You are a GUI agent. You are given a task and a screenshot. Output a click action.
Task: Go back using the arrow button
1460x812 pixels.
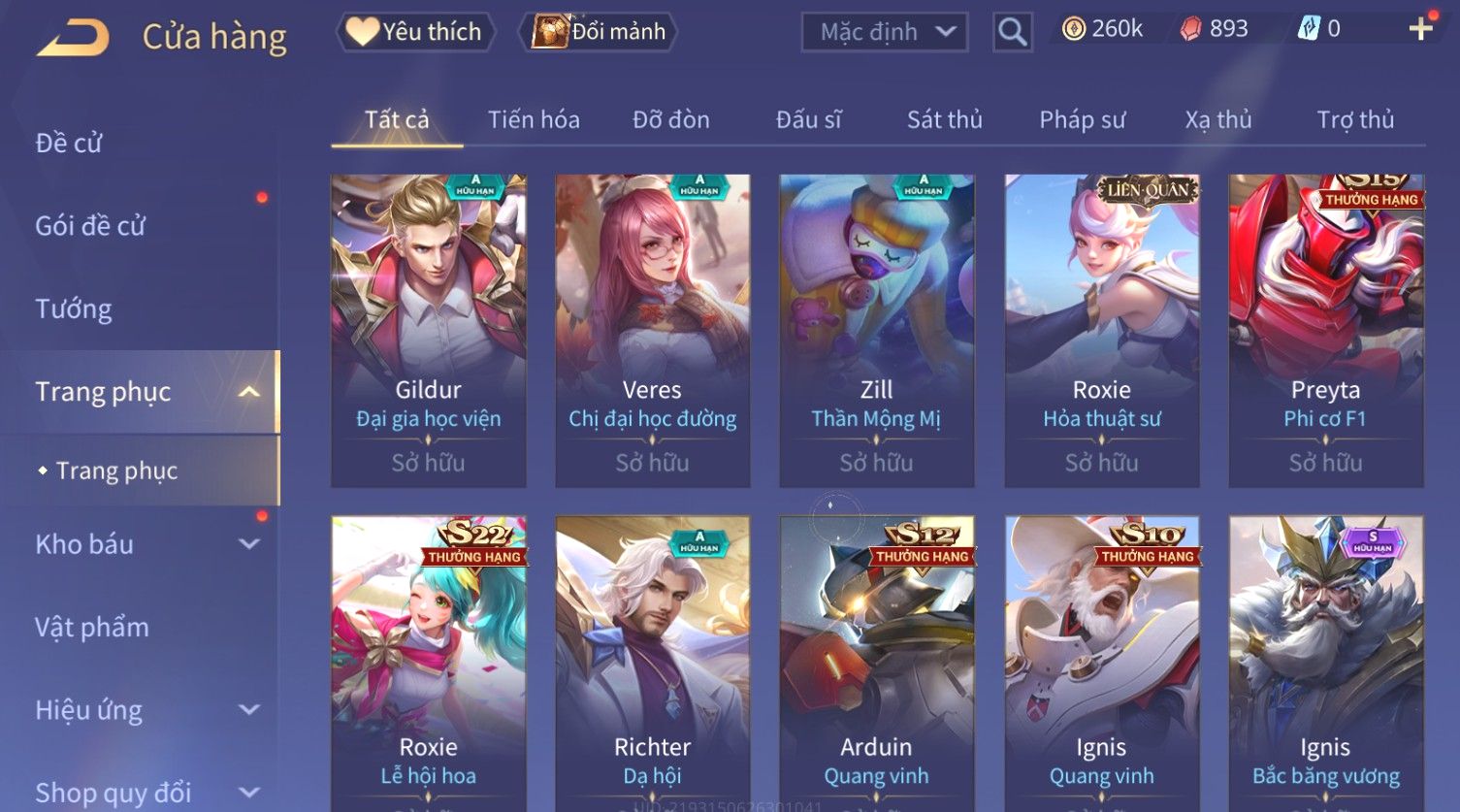[74, 38]
